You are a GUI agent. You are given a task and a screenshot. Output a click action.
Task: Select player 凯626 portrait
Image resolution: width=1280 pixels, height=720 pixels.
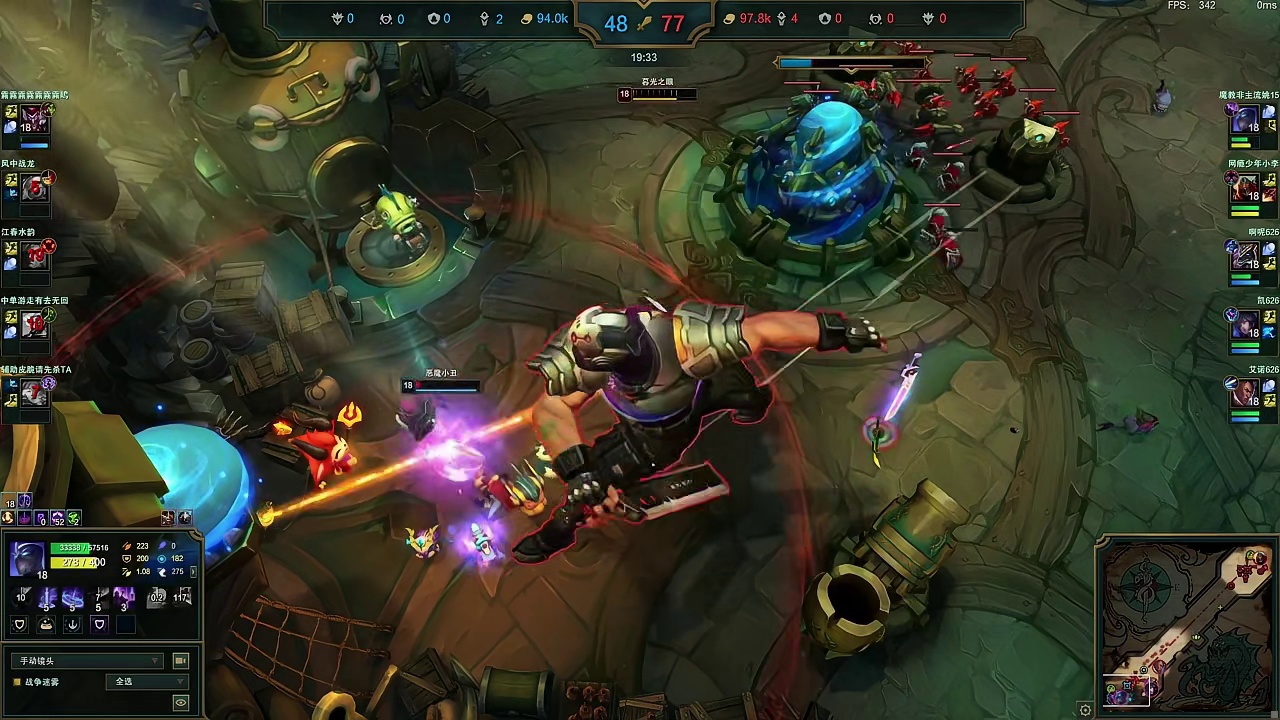click(x=1245, y=325)
